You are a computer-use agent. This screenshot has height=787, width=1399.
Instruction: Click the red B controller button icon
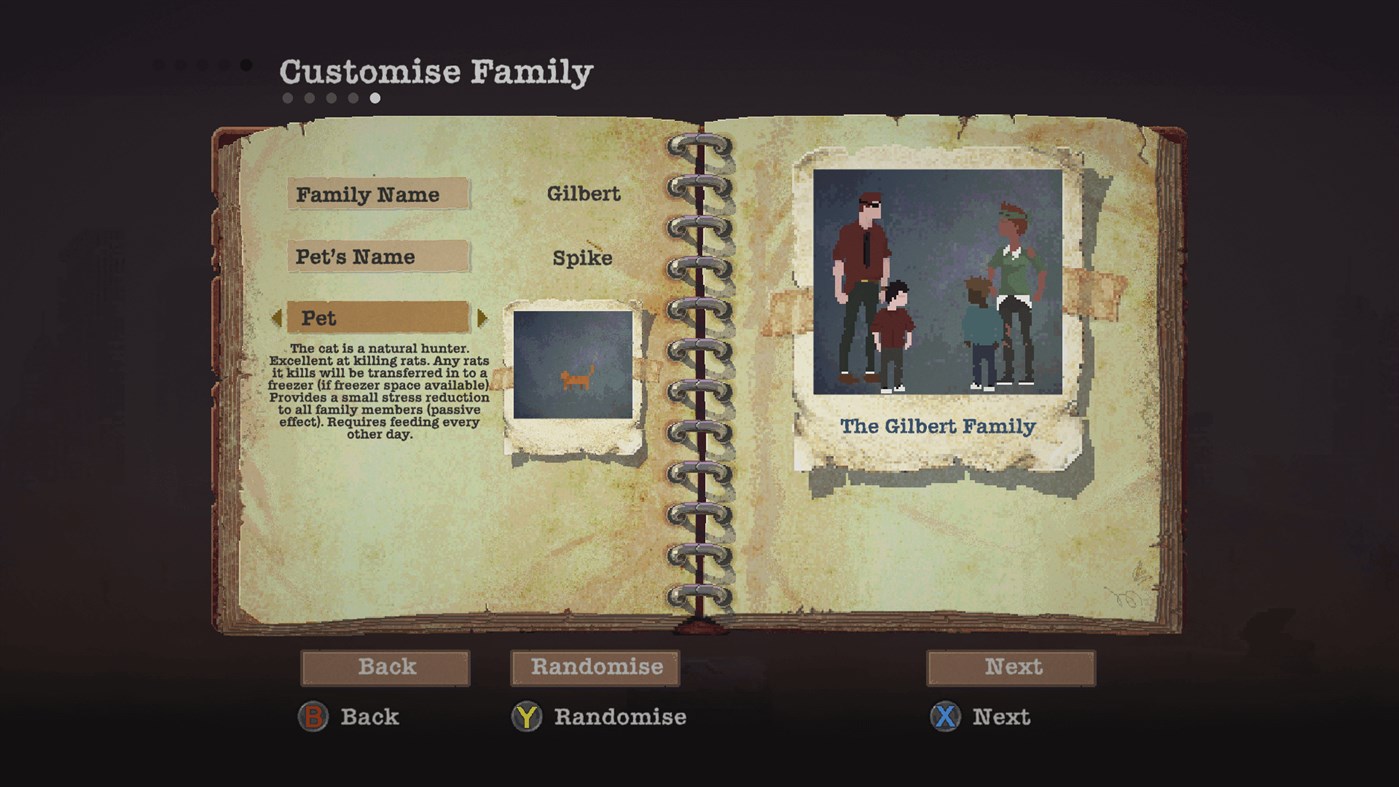pos(312,717)
